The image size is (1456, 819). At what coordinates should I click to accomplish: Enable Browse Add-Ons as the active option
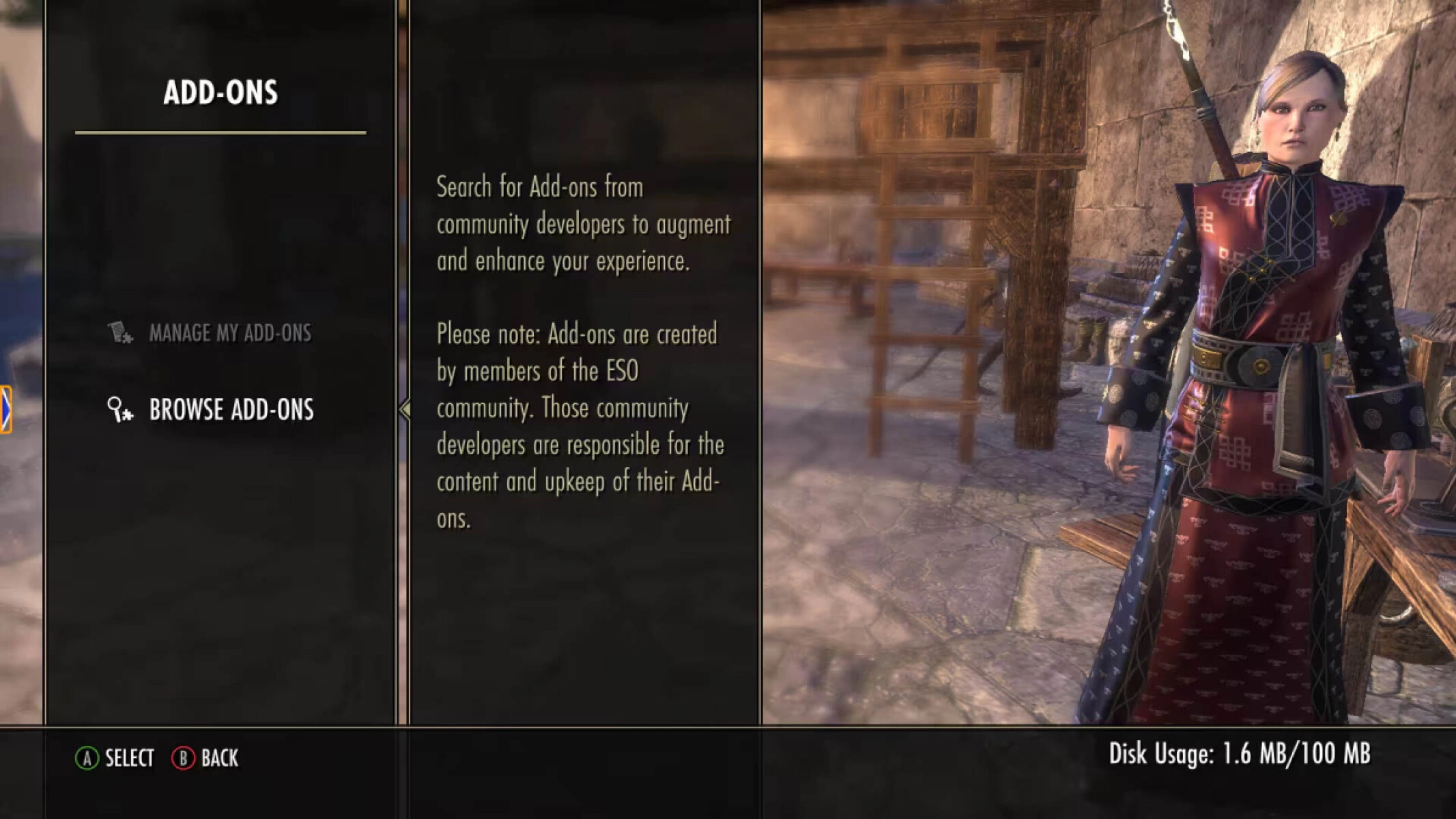[232, 409]
